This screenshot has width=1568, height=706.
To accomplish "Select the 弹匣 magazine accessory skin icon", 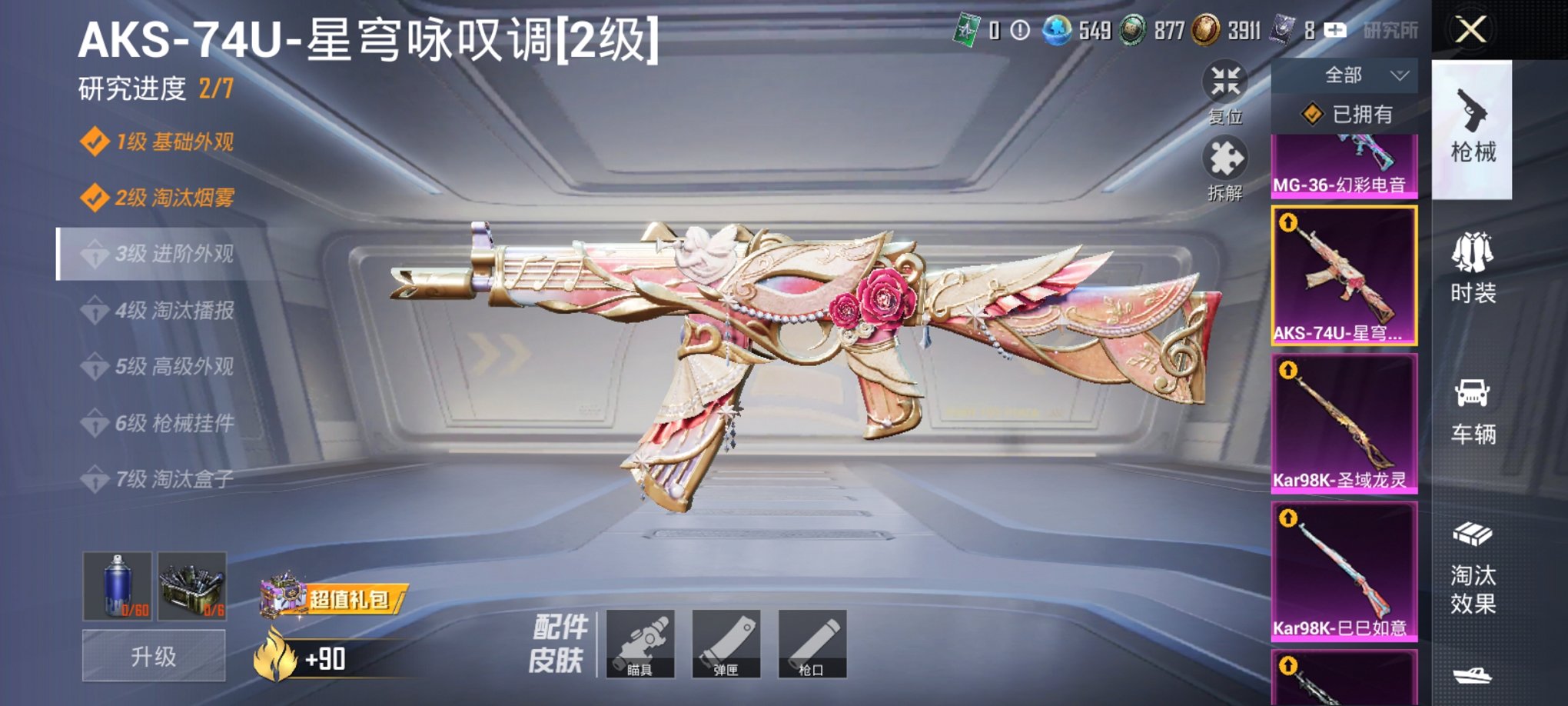I will [726, 644].
